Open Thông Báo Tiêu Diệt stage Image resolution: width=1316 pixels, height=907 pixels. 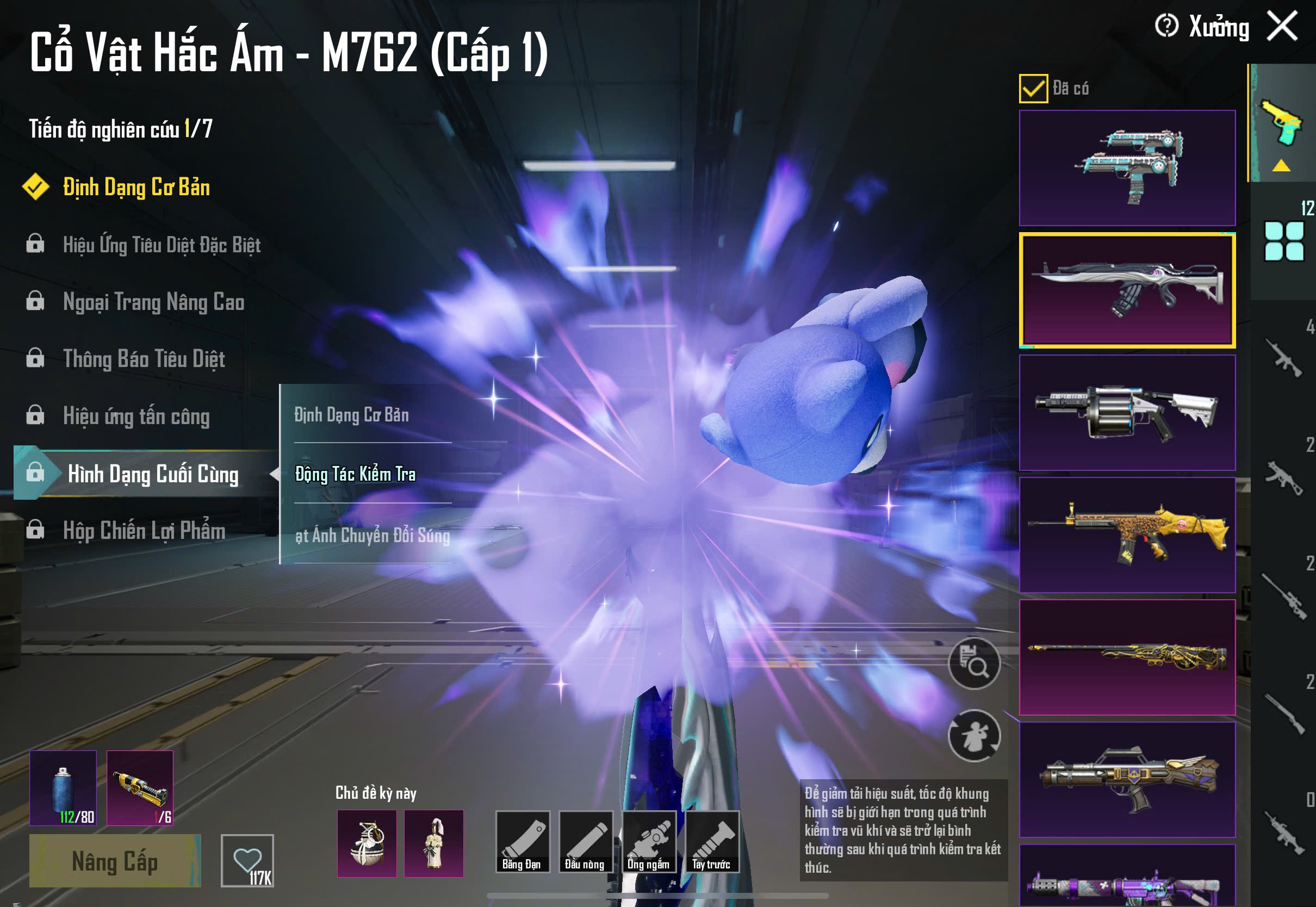(x=144, y=359)
